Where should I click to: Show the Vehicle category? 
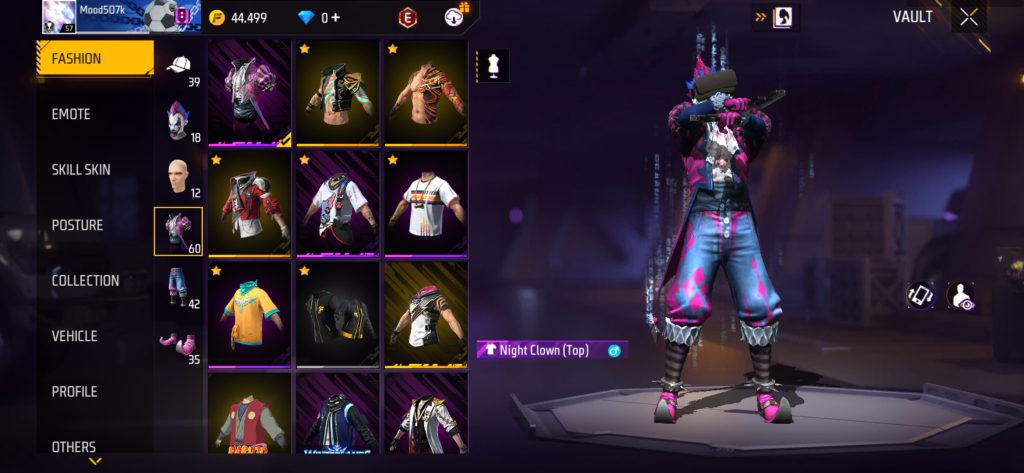pyautogui.click(x=95, y=337)
